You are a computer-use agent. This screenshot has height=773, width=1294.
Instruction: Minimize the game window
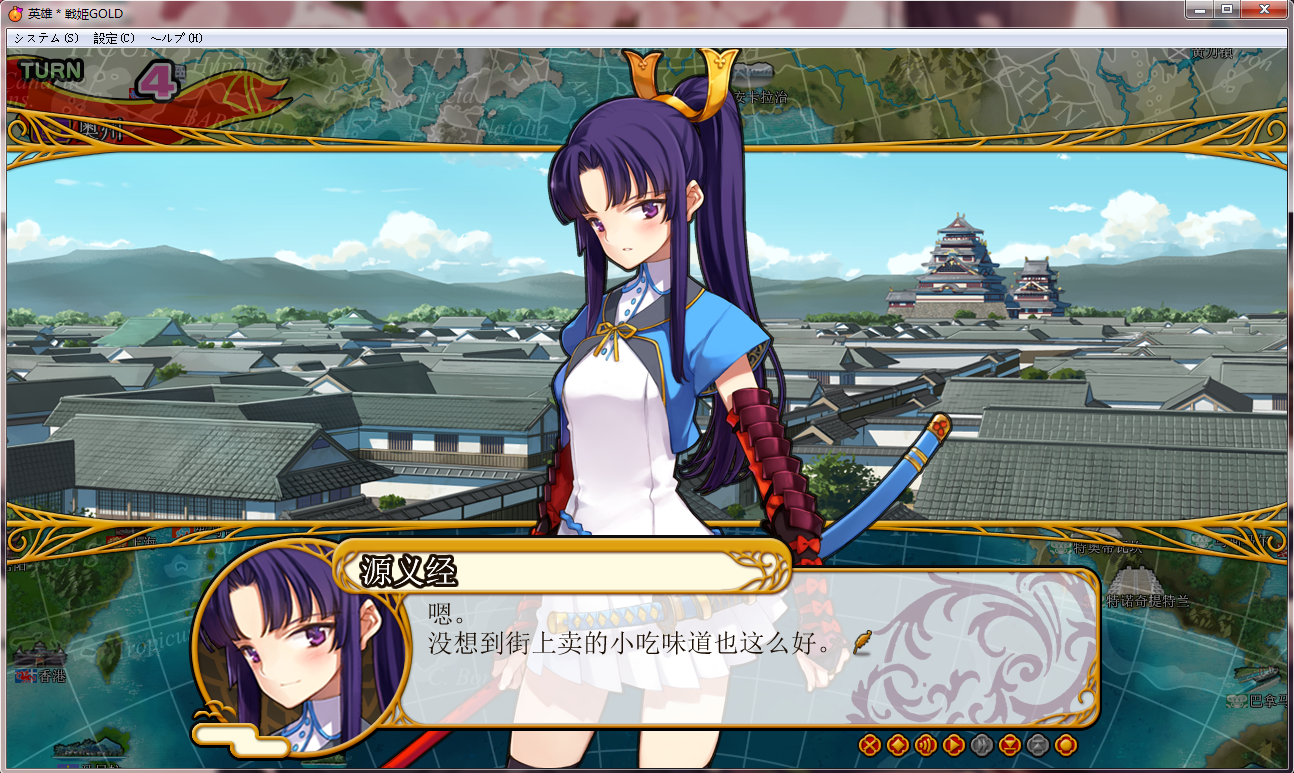click(1200, 9)
